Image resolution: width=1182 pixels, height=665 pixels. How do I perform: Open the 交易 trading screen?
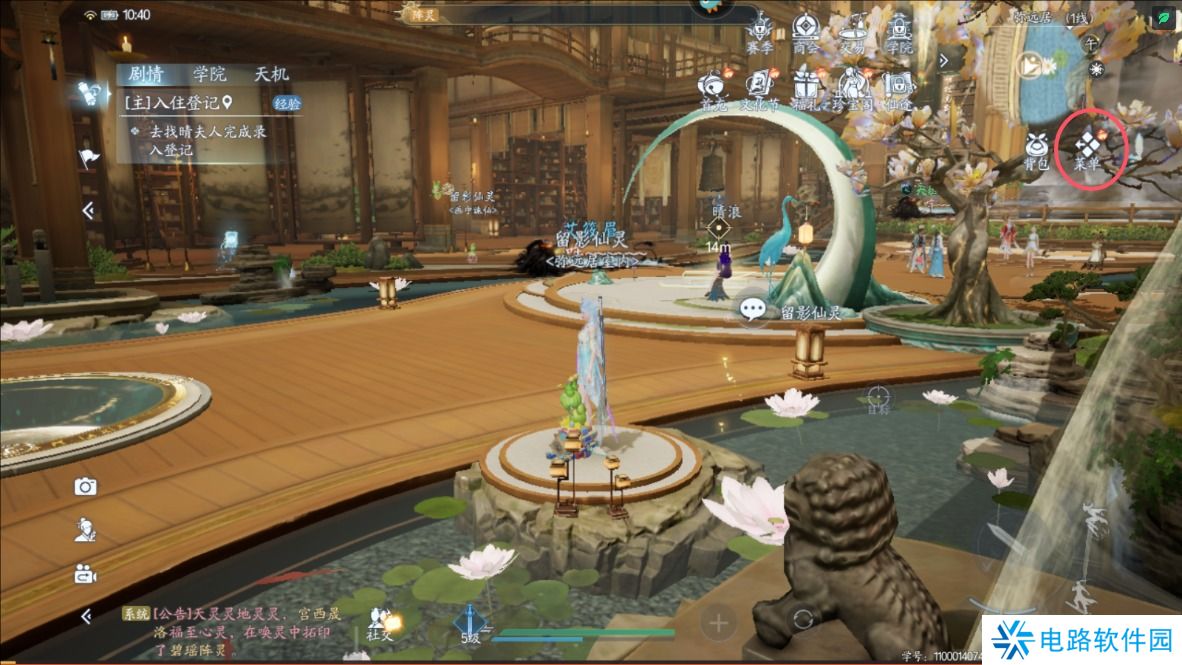pyautogui.click(x=852, y=30)
